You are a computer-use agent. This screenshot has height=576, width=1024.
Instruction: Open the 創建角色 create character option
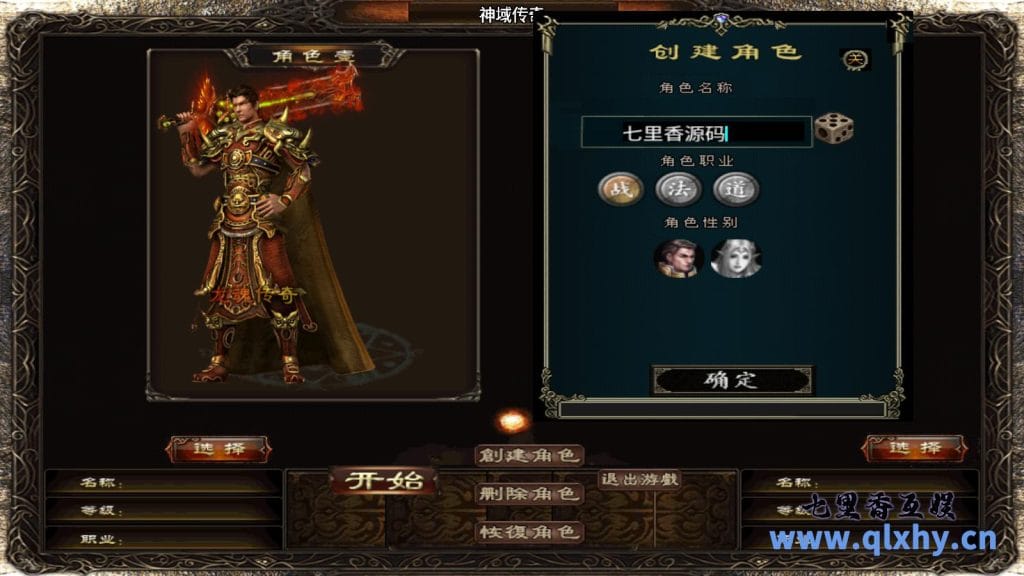coord(529,456)
